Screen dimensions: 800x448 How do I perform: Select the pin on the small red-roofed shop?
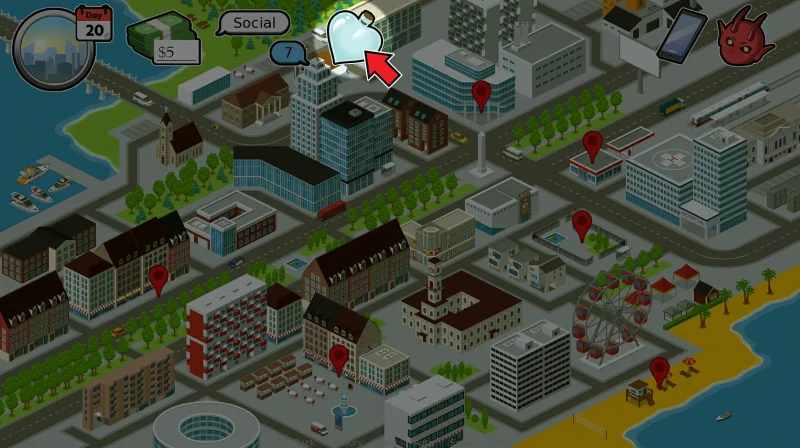point(593,145)
